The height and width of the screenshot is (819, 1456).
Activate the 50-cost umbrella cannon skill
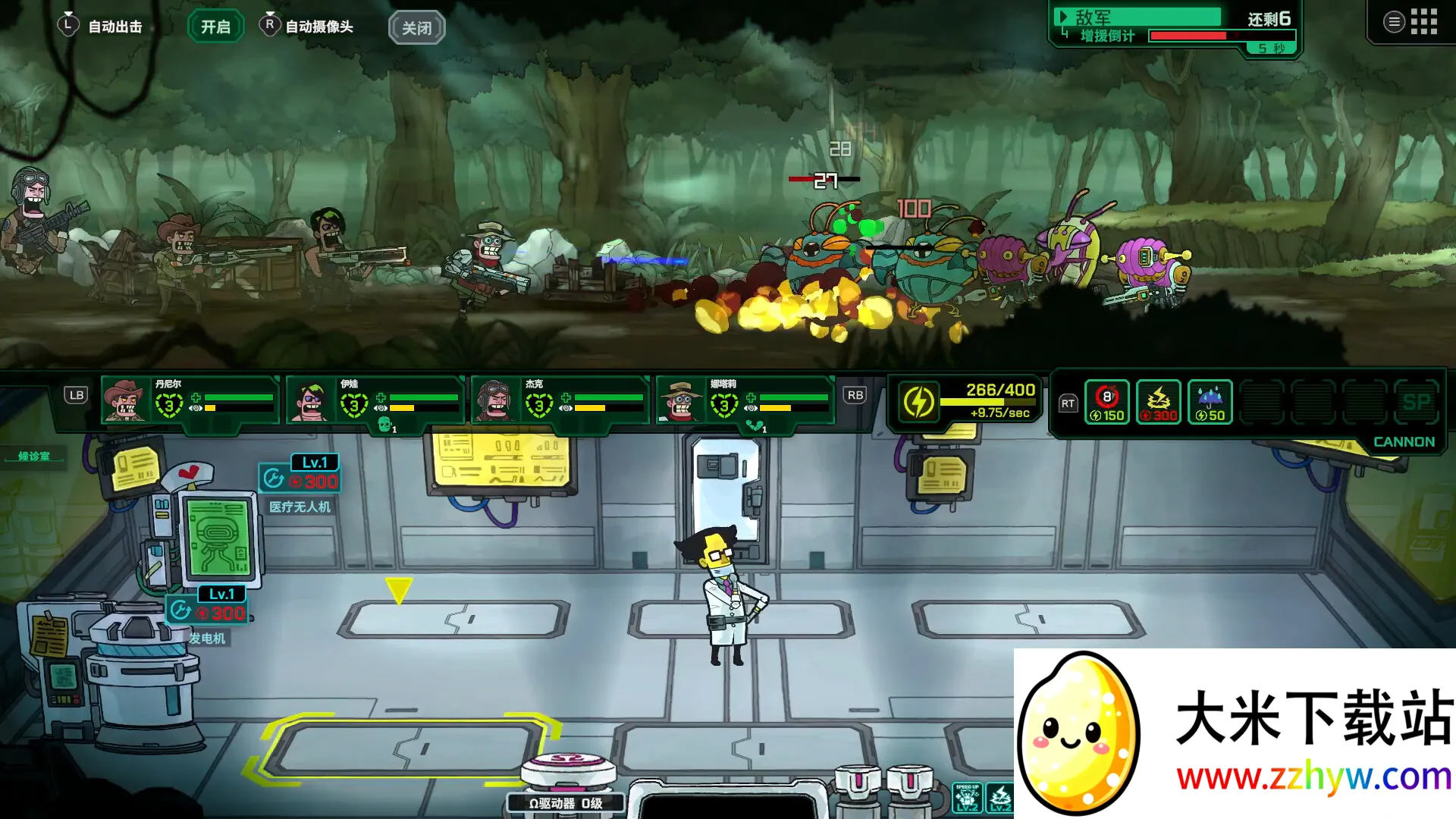tap(1210, 401)
